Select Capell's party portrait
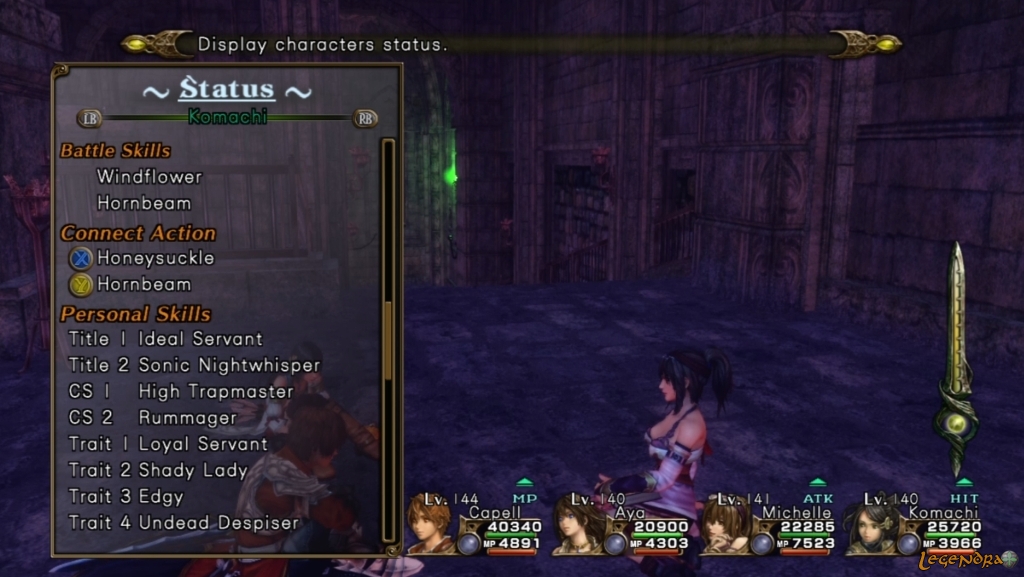Viewport: 1024px width, 577px height. (428, 524)
